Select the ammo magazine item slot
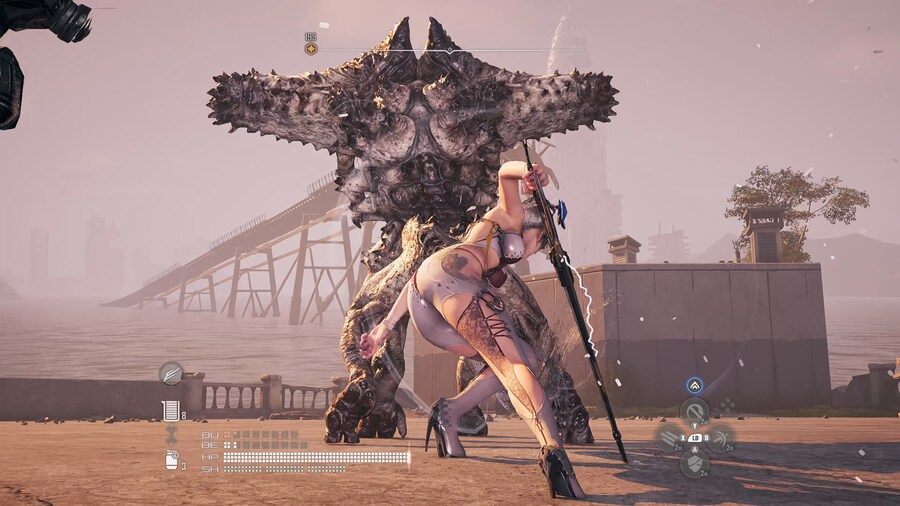 pyautogui.click(x=171, y=409)
